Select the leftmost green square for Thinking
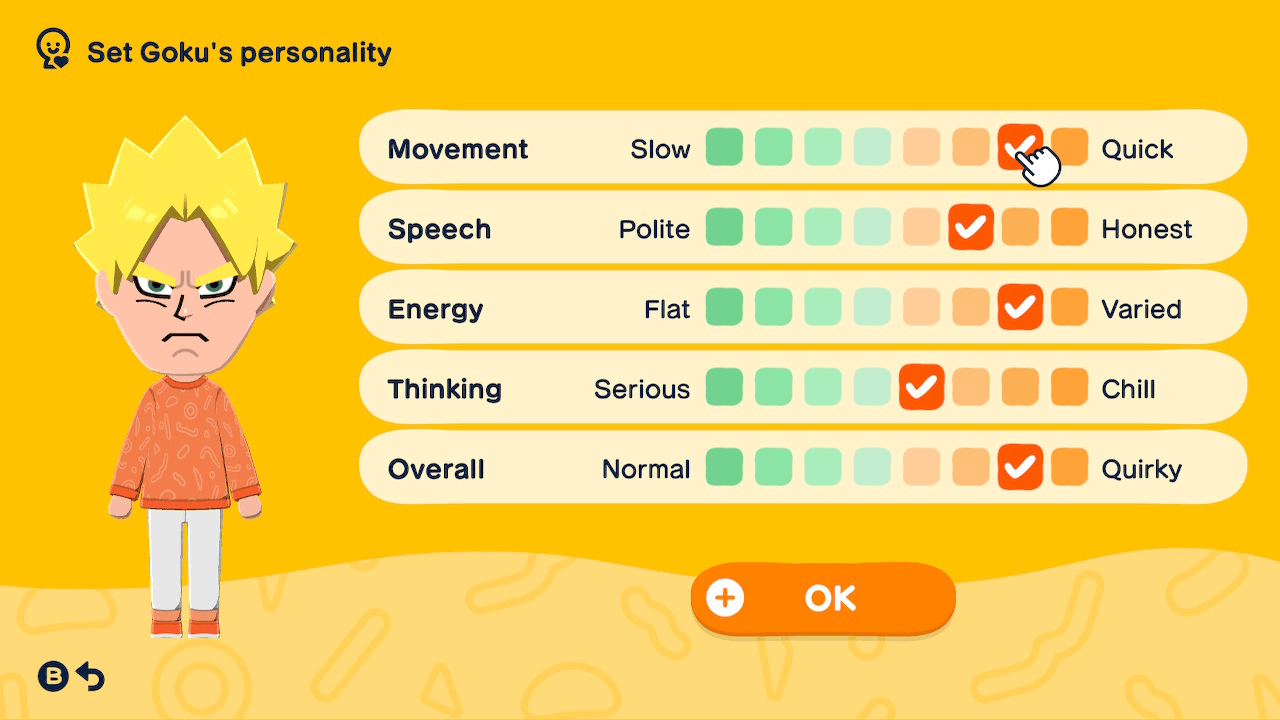 [724, 388]
